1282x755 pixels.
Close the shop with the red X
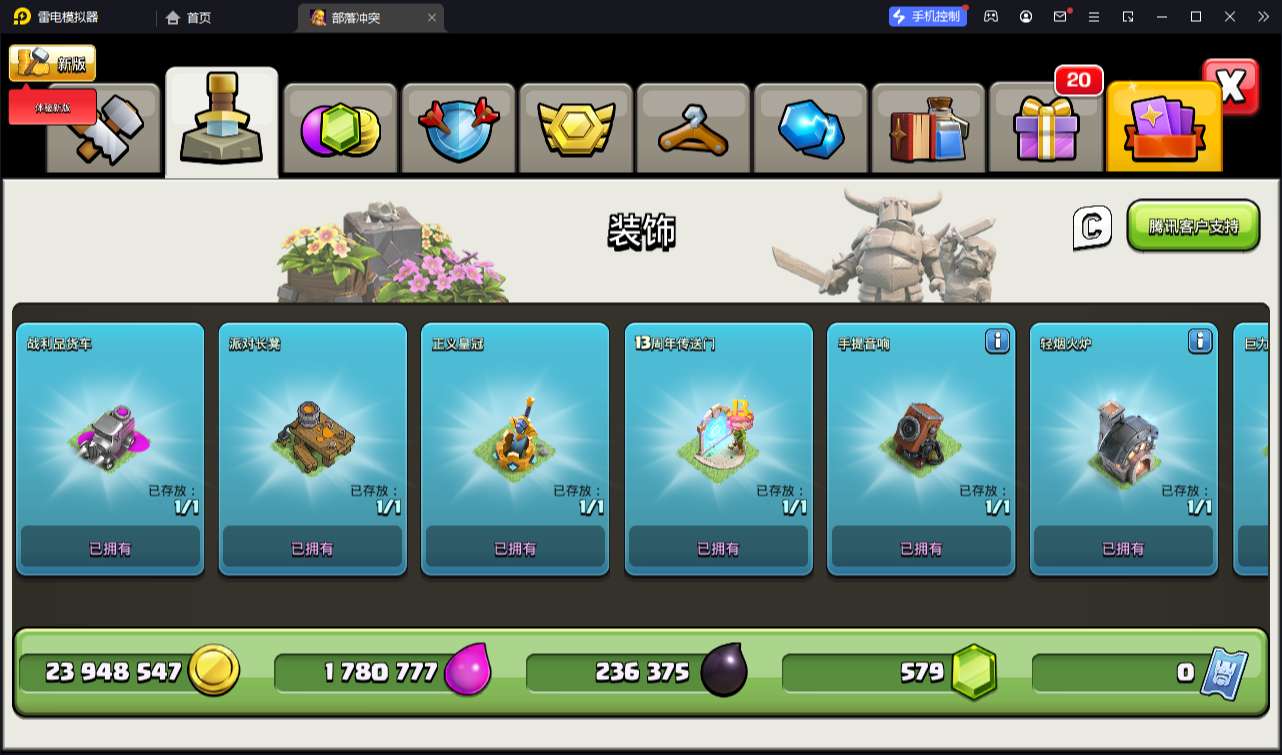1231,87
